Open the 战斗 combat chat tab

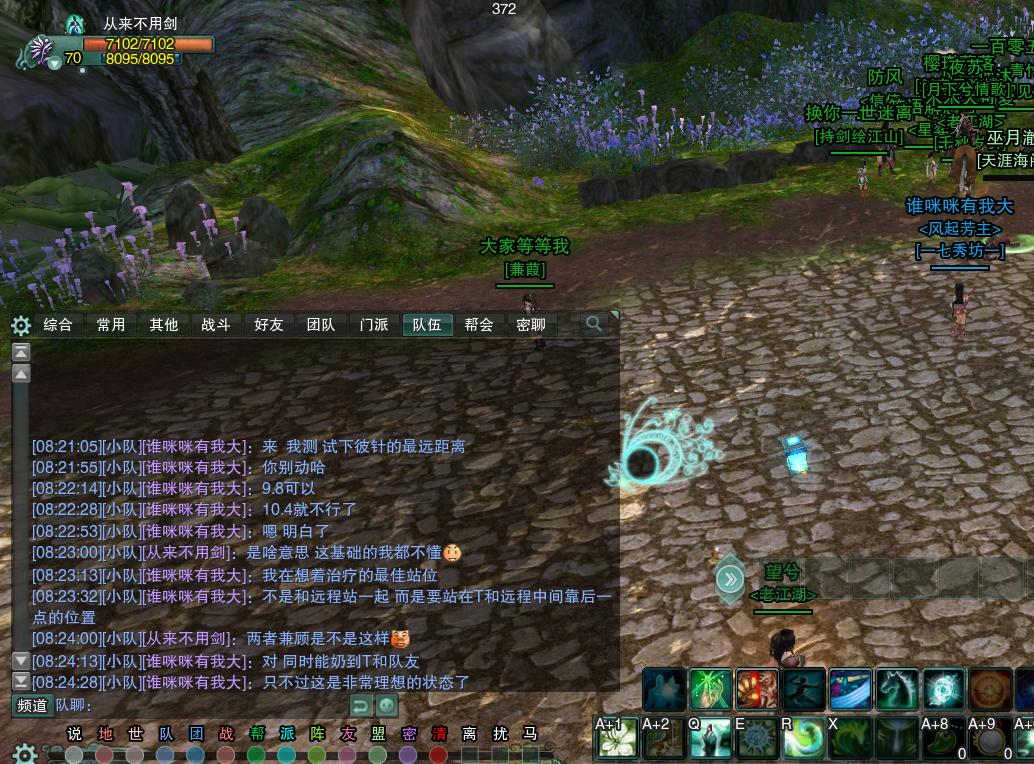pos(216,325)
